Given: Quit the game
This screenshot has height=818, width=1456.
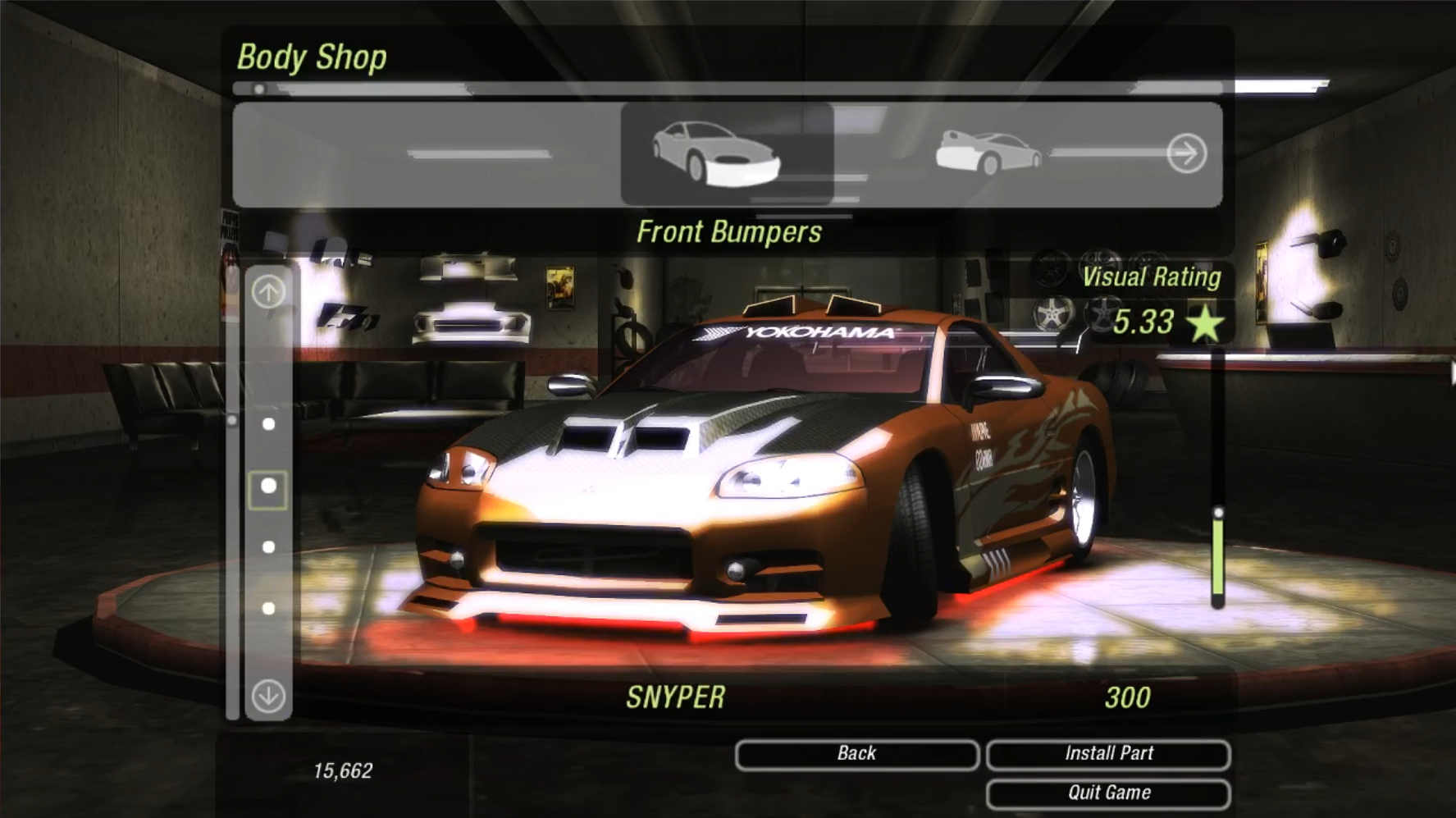Looking at the screenshot, I should pyautogui.click(x=1108, y=793).
